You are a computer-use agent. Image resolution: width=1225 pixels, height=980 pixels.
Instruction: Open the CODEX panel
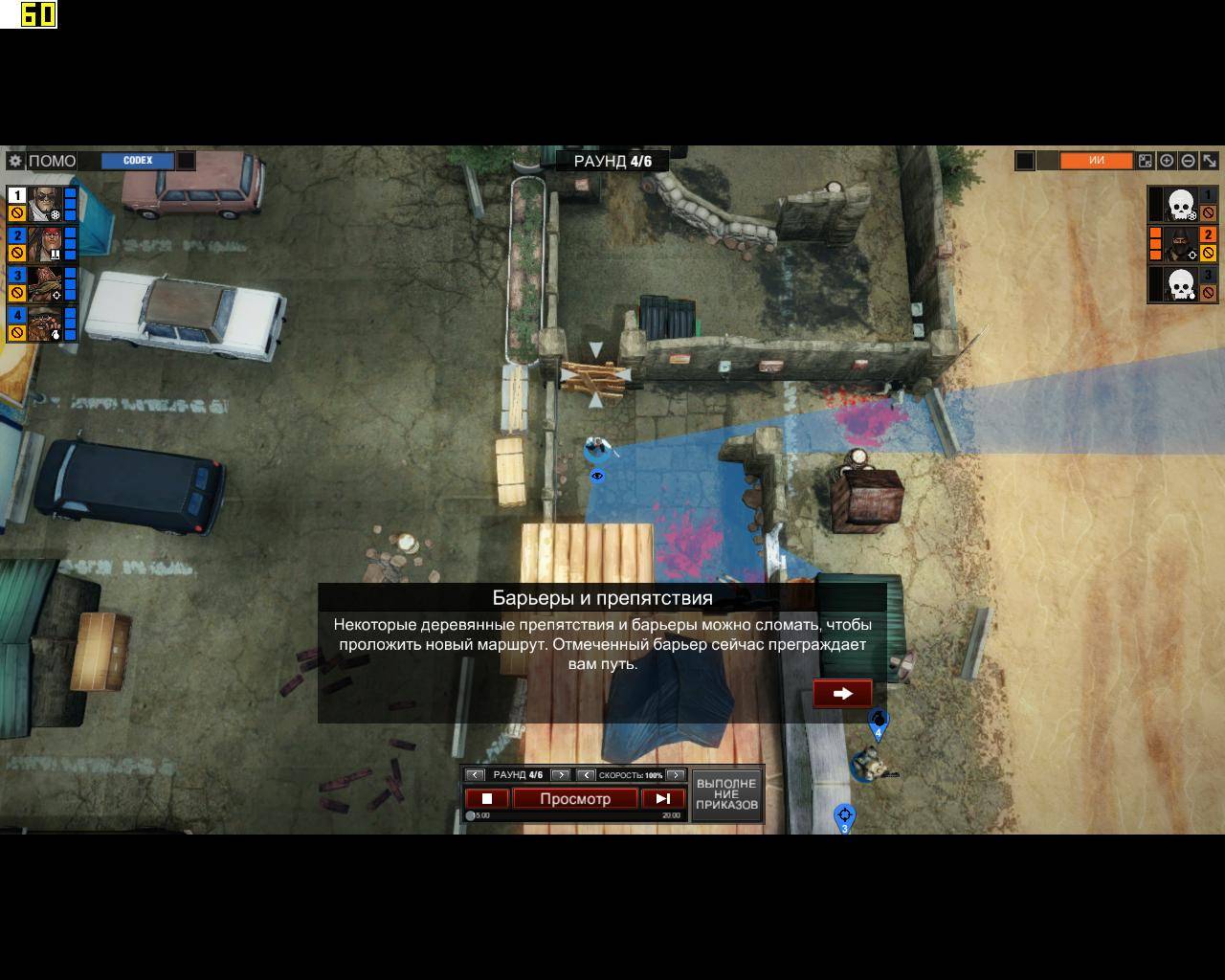[x=138, y=161]
